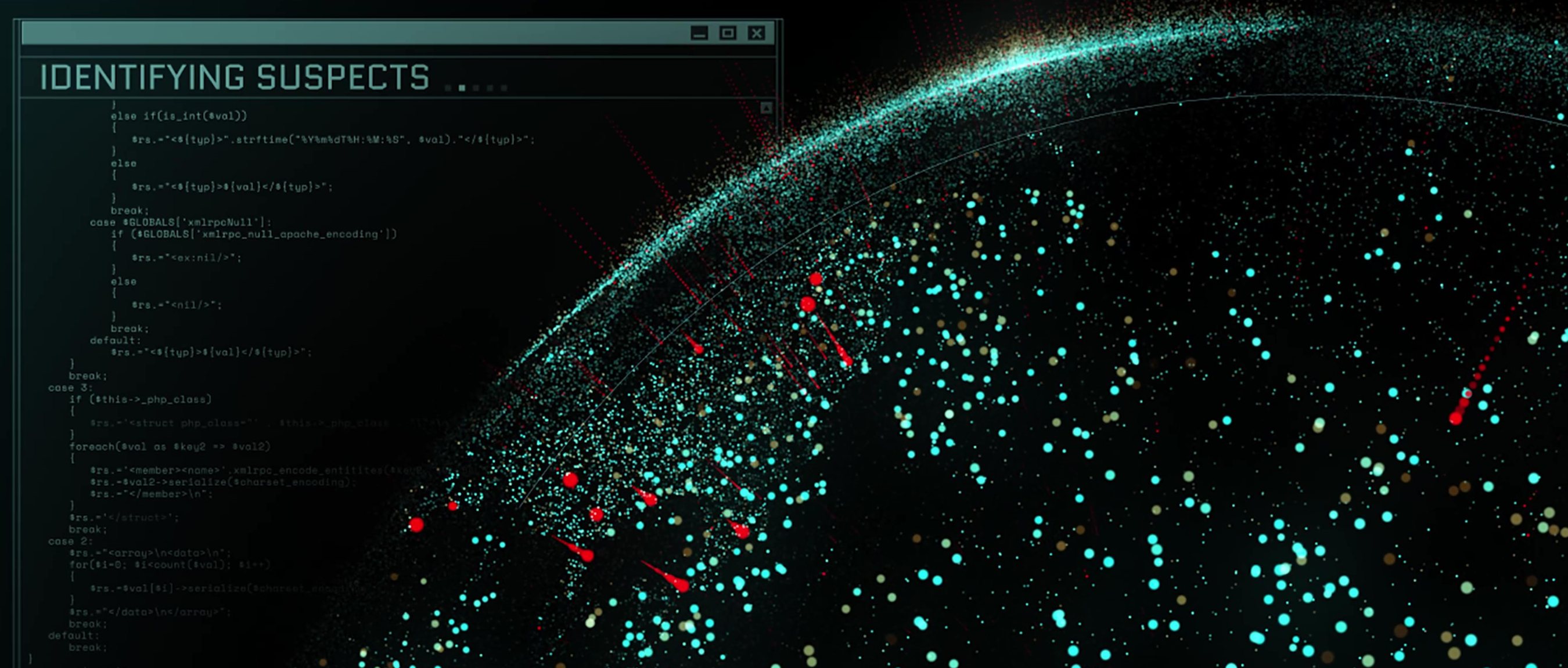Maximize the Identifying Suspects window
1568x668 pixels.
(728, 34)
